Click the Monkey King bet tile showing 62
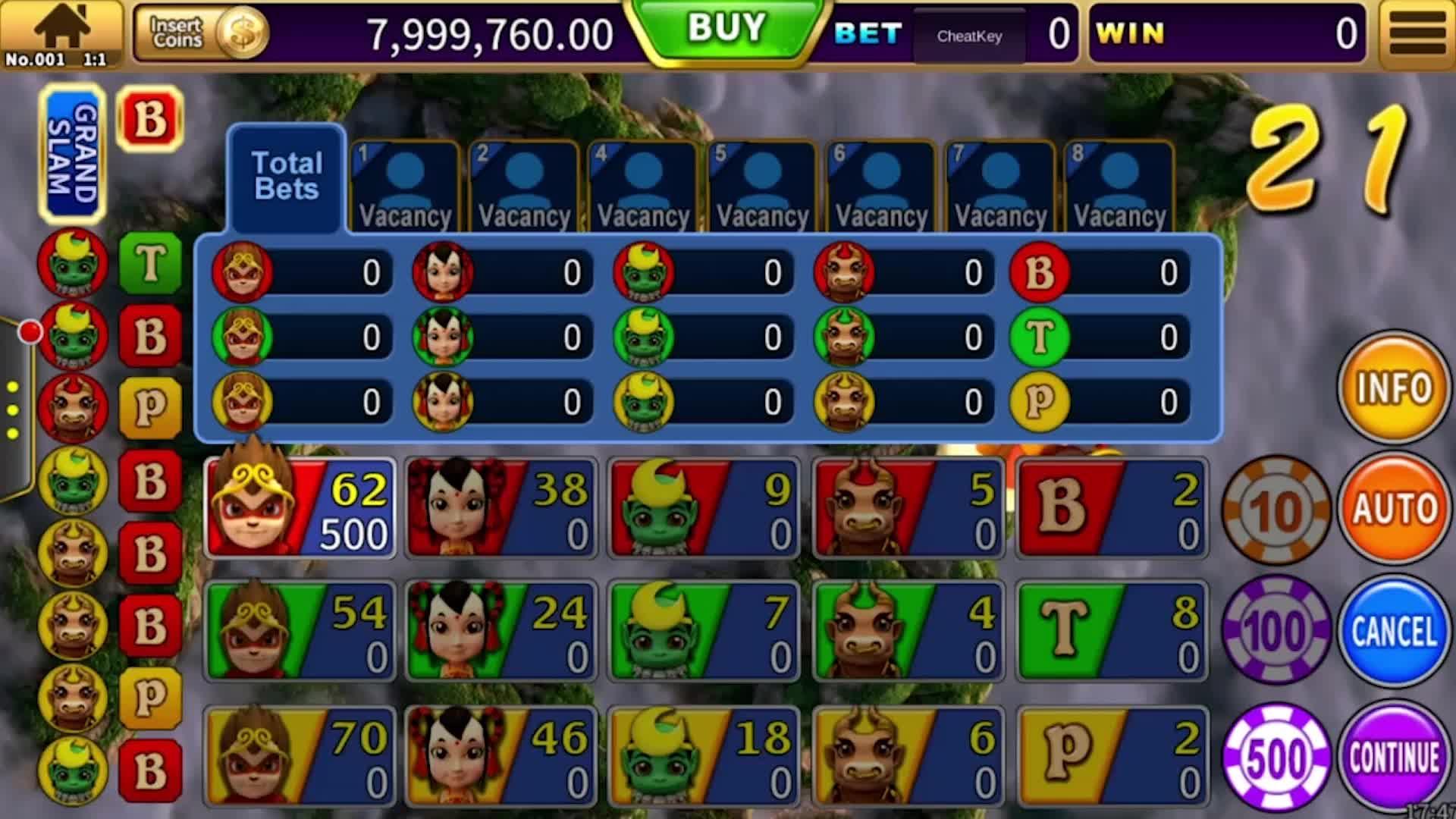This screenshot has width=1456, height=819. (x=300, y=507)
